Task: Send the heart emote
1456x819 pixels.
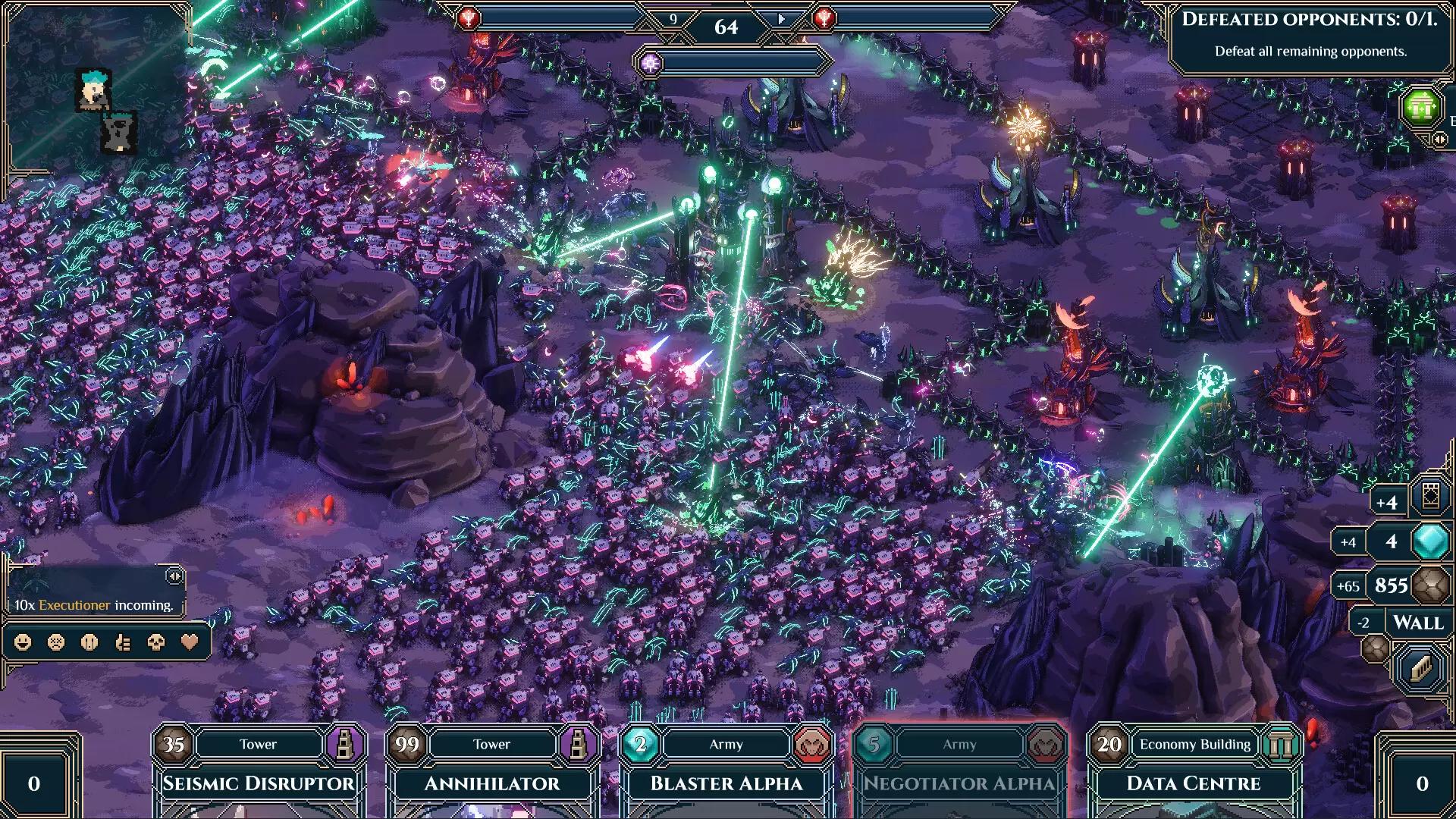Action: tap(190, 642)
